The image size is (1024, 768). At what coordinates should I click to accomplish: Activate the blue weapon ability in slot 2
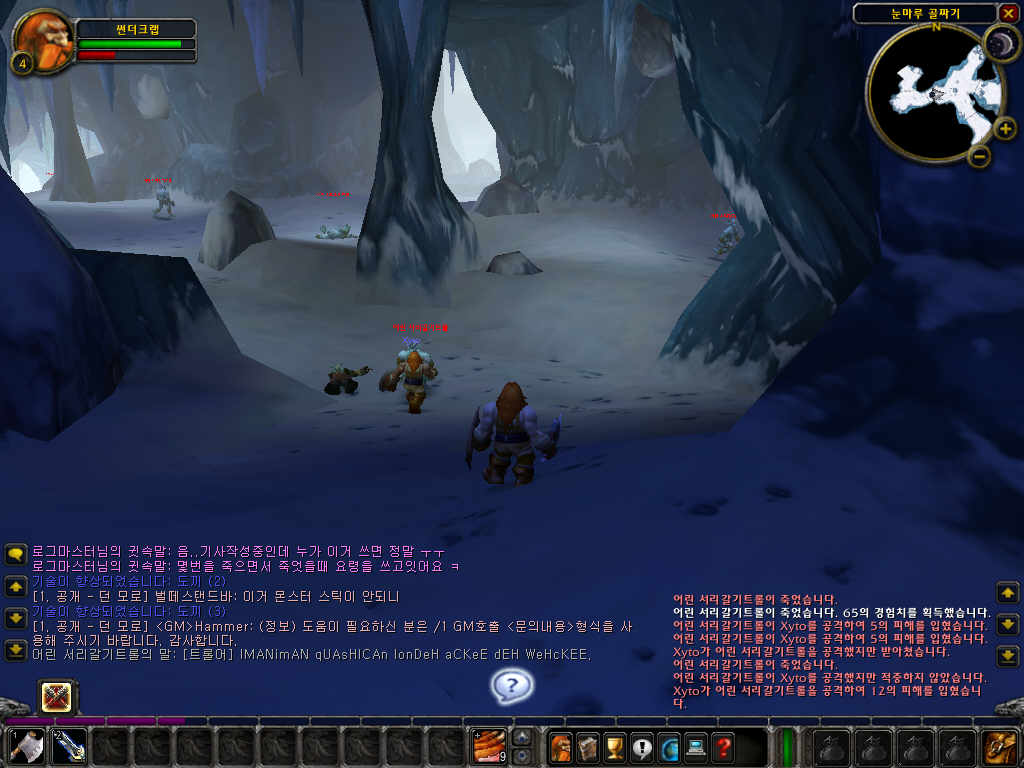click(x=68, y=746)
